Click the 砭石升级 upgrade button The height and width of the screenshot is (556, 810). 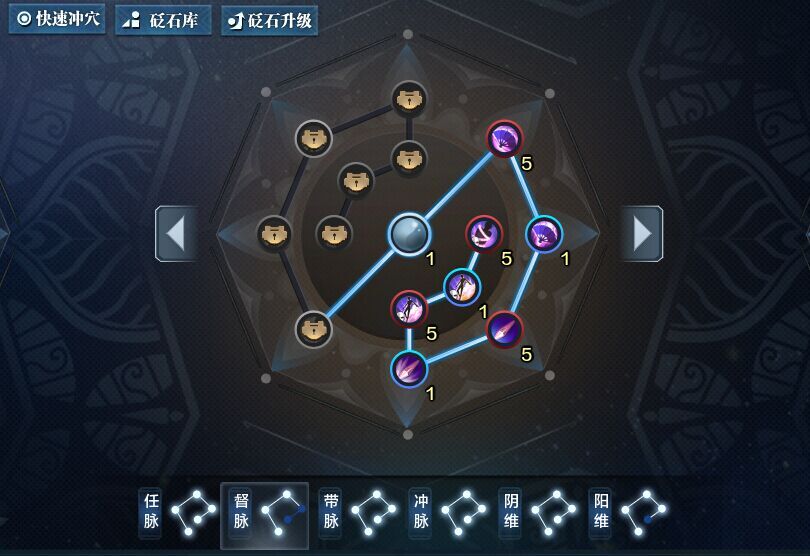point(268,20)
